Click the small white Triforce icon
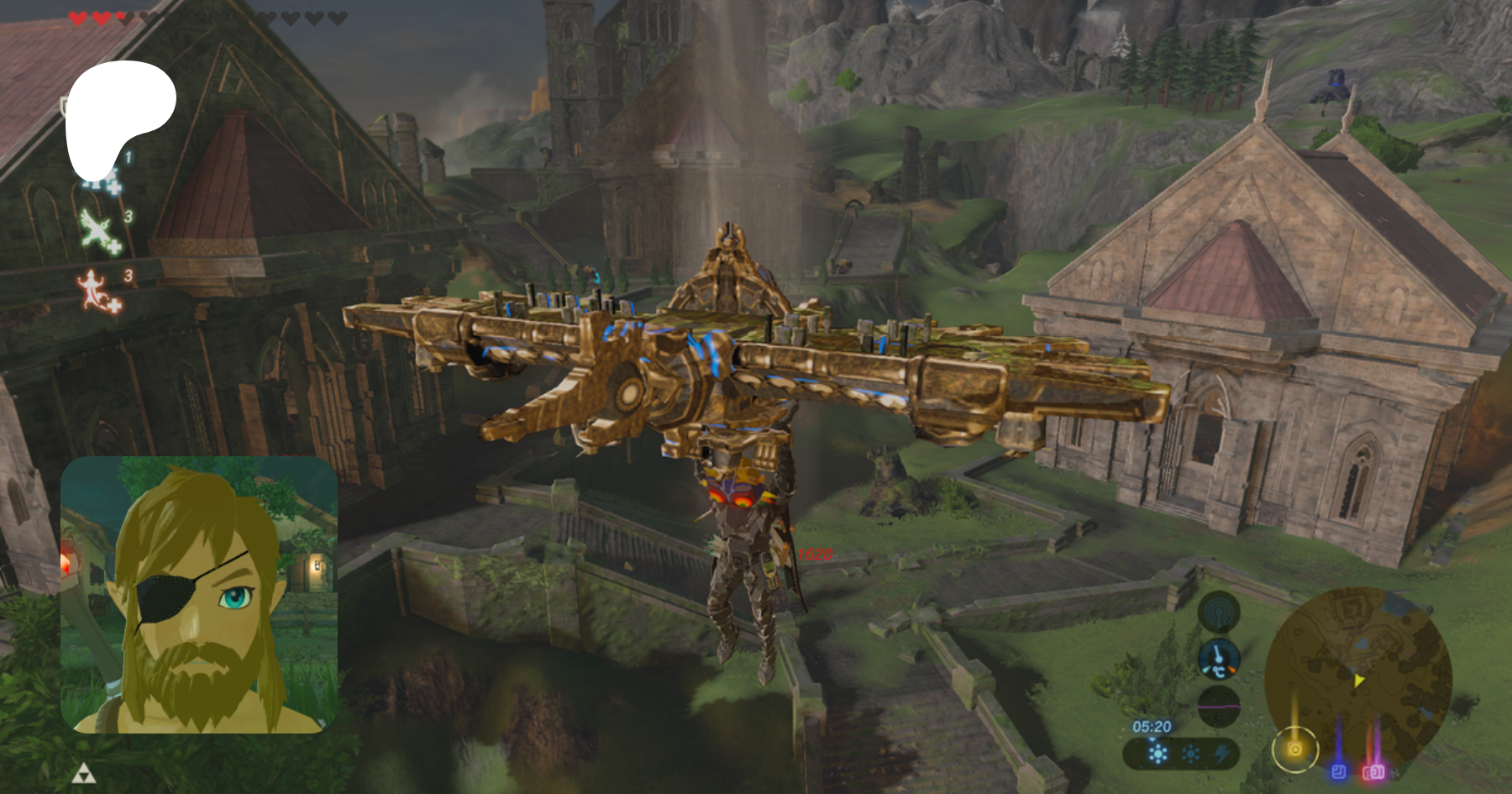The image size is (1512, 794). coord(82,773)
